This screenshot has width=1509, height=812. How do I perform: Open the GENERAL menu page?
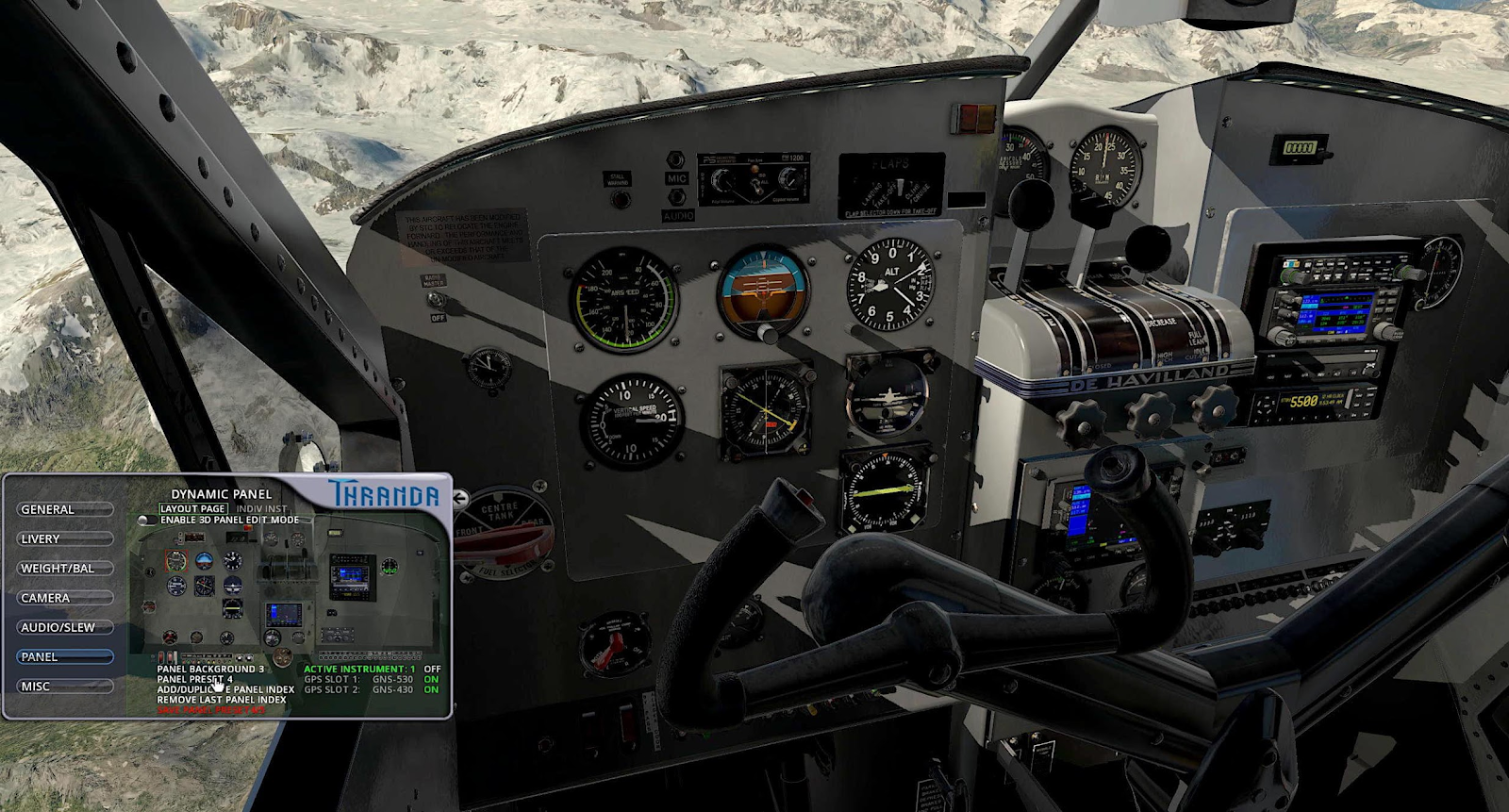[64, 509]
